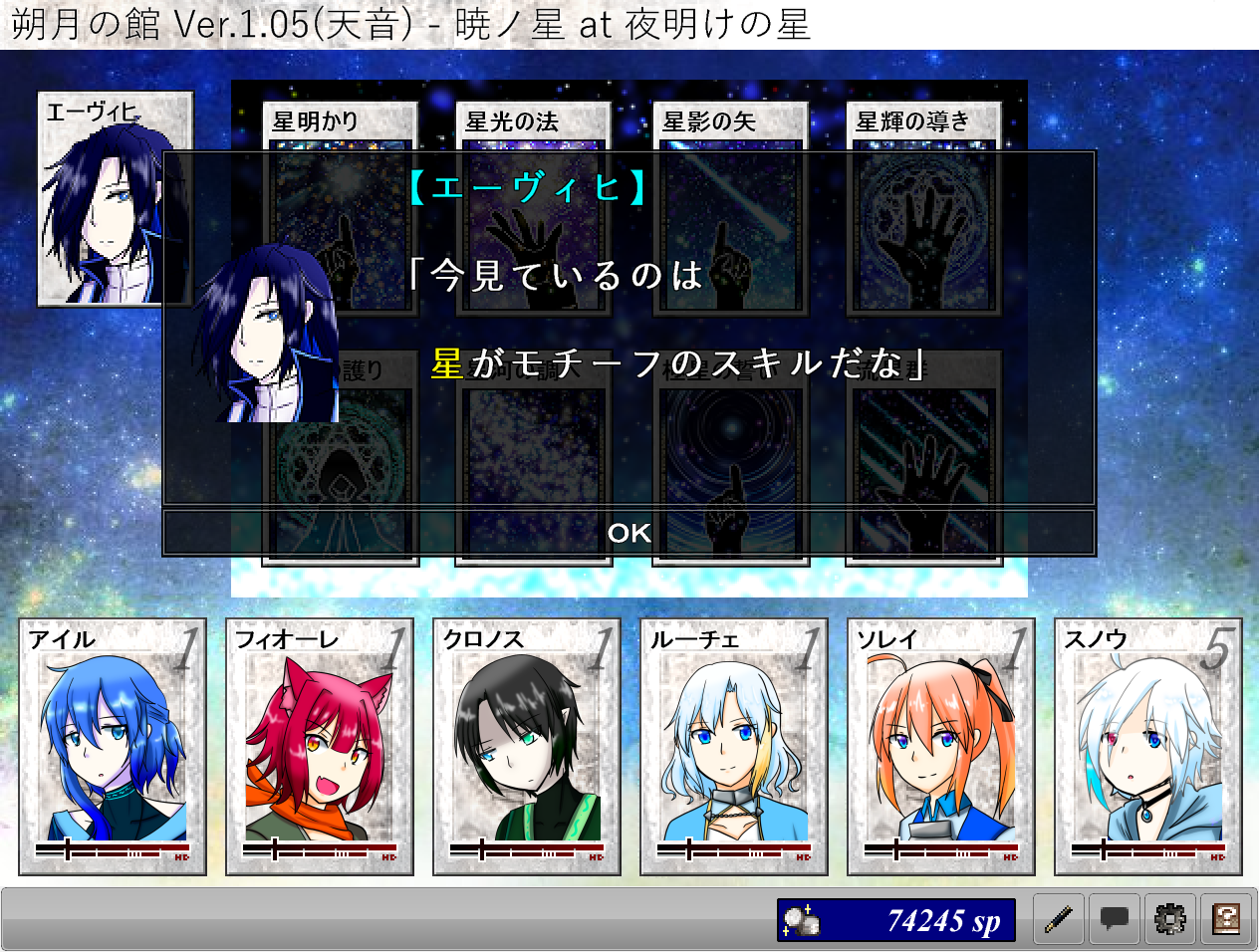The width and height of the screenshot is (1259, 952).
Task: Select the アイル character card
Action: (x=113, y=747)
